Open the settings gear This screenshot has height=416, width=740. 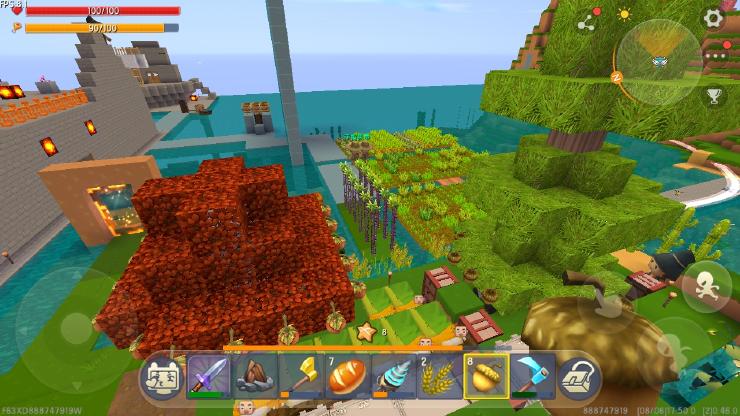[x=713, y=17]
